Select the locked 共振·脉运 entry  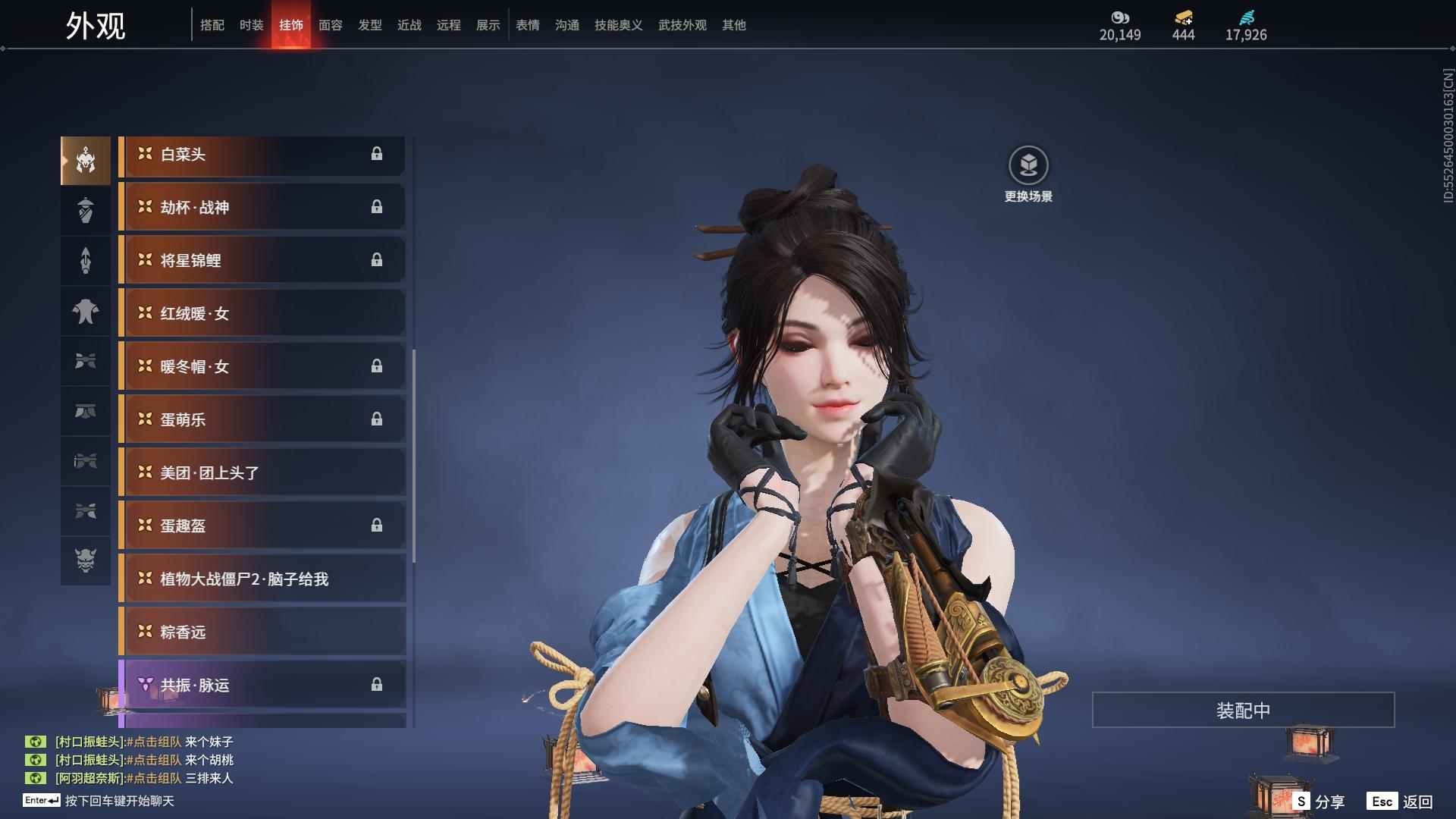[x=262, y=686]
